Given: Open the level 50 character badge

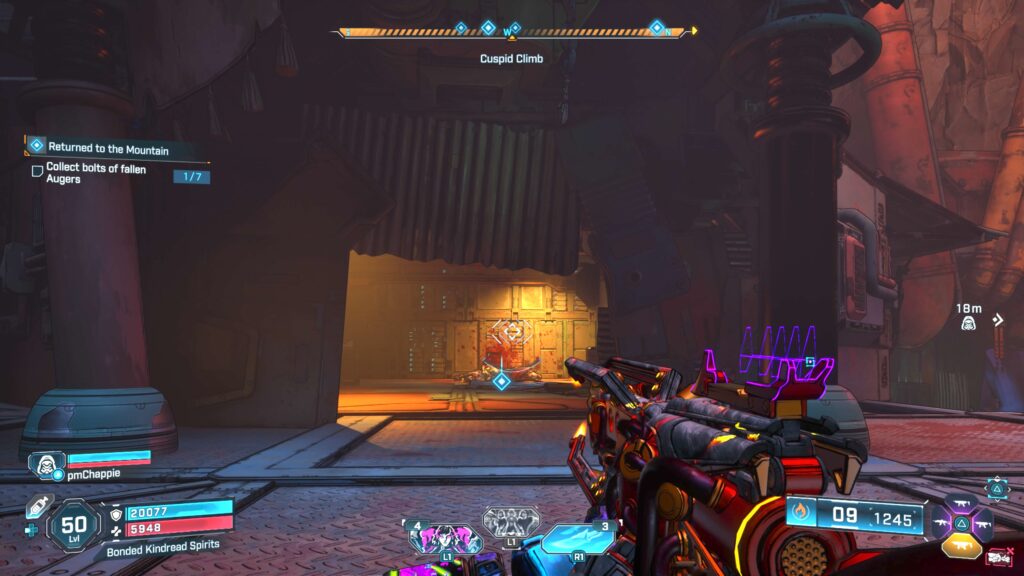Looking at the screenshot, I should [x=73, y=523].
